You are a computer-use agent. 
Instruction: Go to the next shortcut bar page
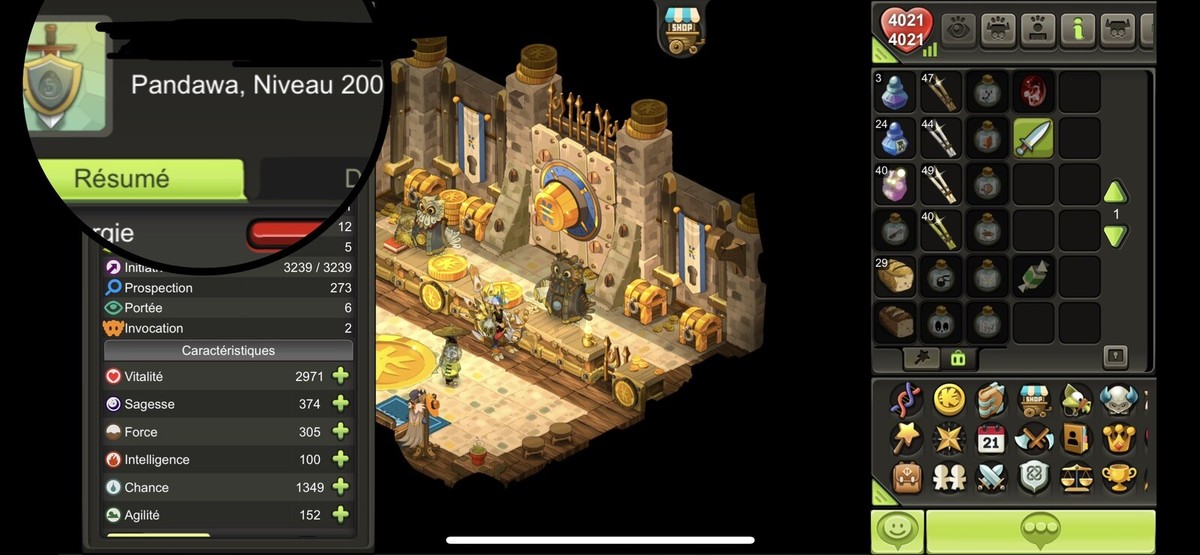pyautogui.click(x=1116, y=237)
